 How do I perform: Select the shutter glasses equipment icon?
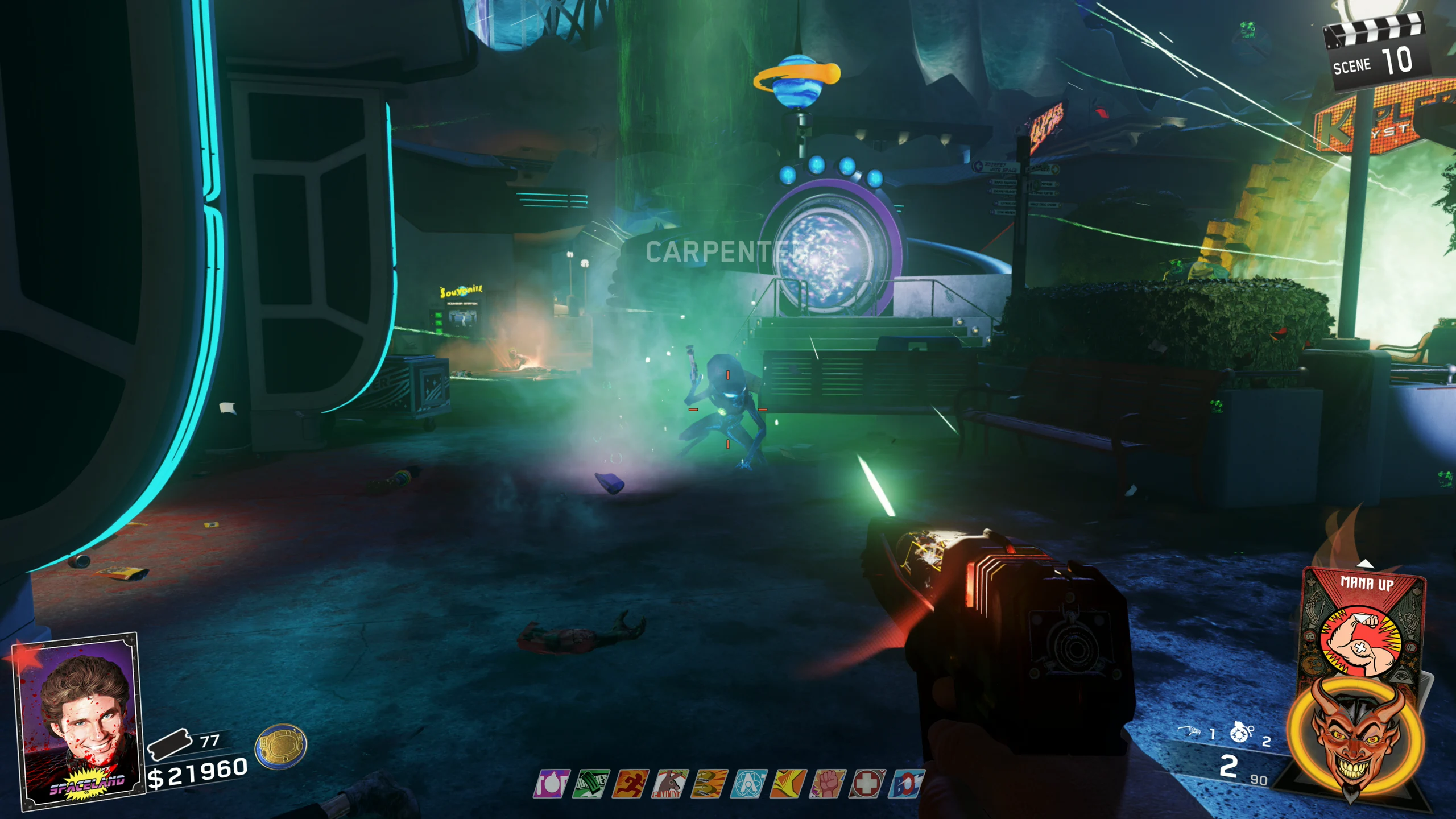(x=1189, y=731)
